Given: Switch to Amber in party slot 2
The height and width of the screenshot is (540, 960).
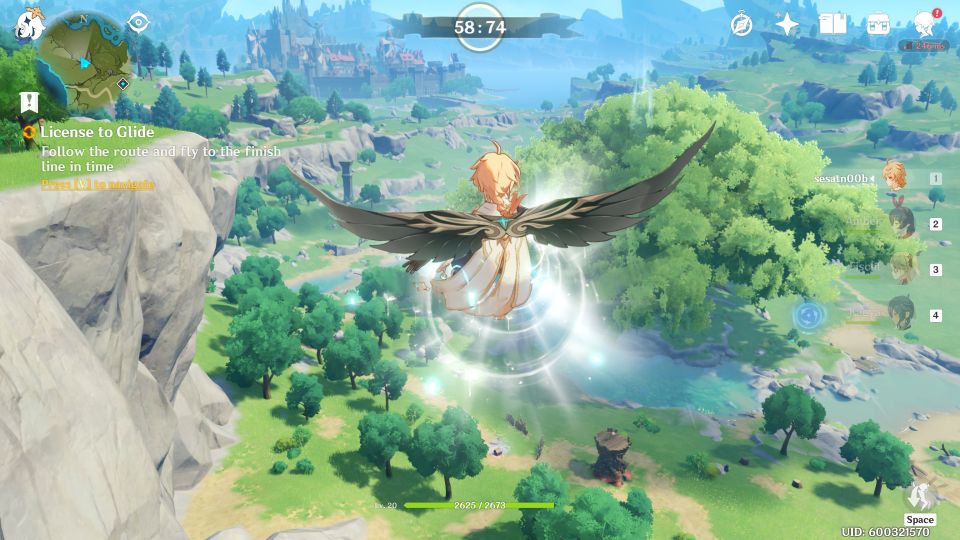Looking at the screenshot, I should click(x=901, y=223).
